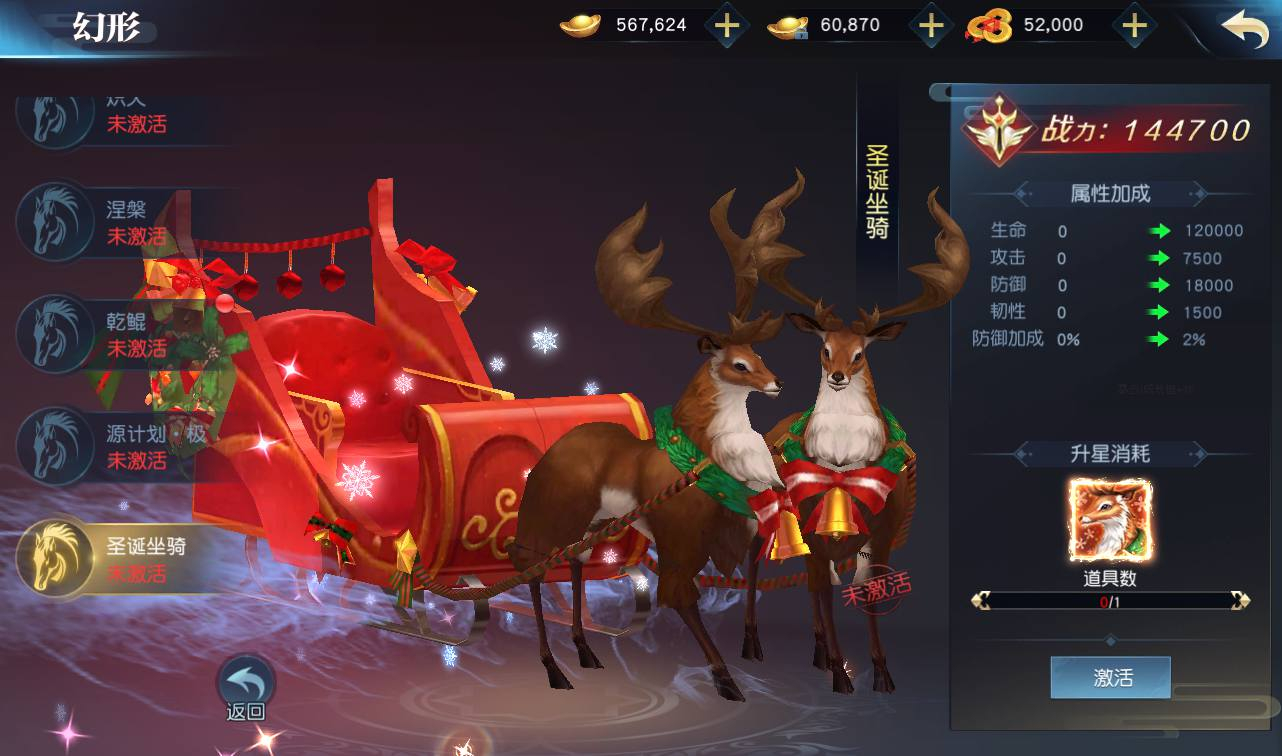Image resolution: width=1282 pixels, height=756 pixels.
Task: Exit using the top-right return arrow
Action: tap(1244, 29)
